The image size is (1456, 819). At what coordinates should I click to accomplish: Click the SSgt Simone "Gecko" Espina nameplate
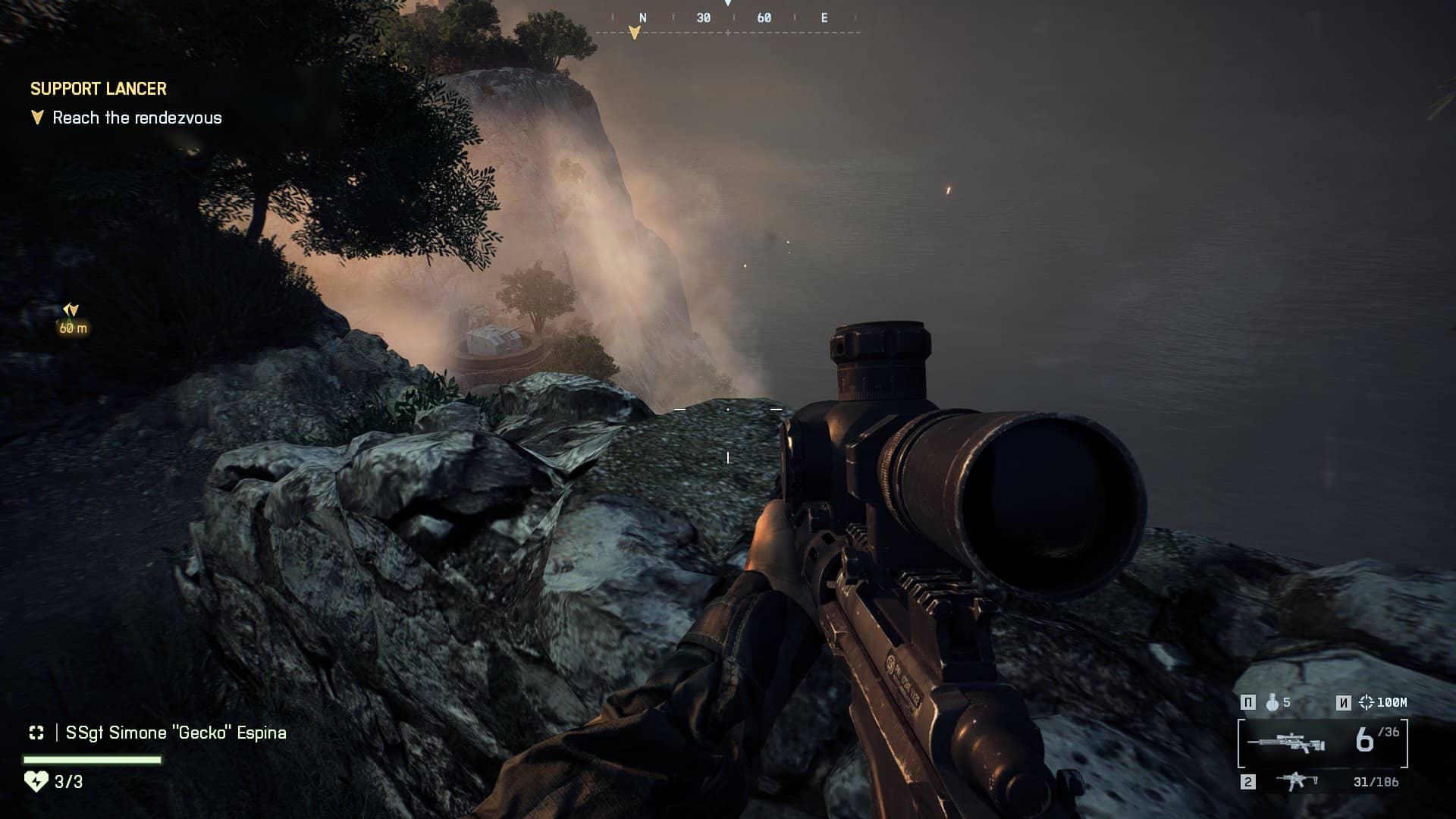click(174, 733)
